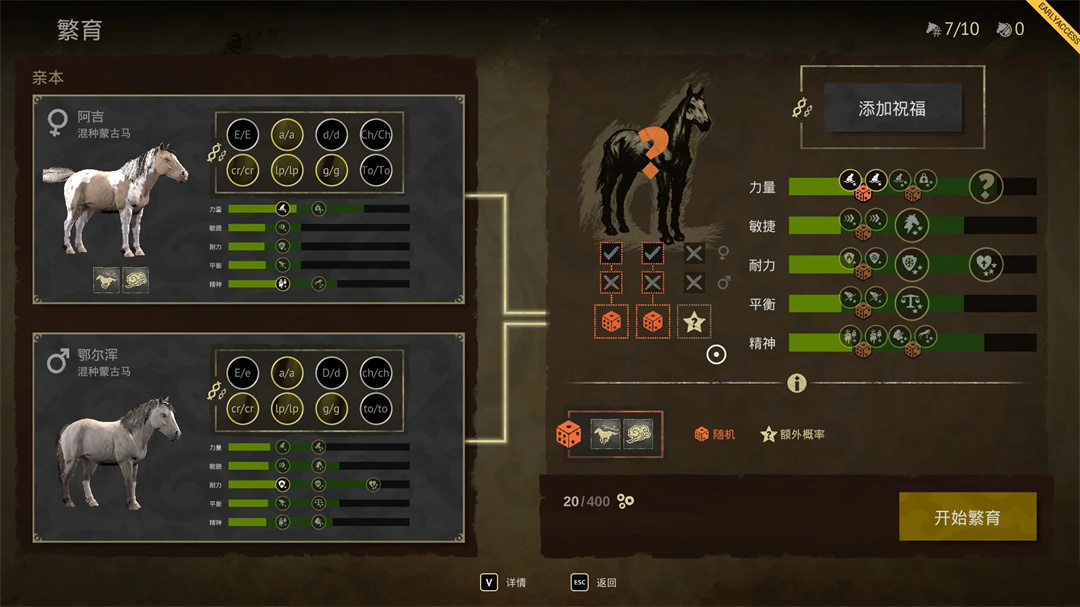Start breeding with 开始繁育
Image resolution: width=1080 pixels, height=607 pixels.
click(x=967, y=517)
